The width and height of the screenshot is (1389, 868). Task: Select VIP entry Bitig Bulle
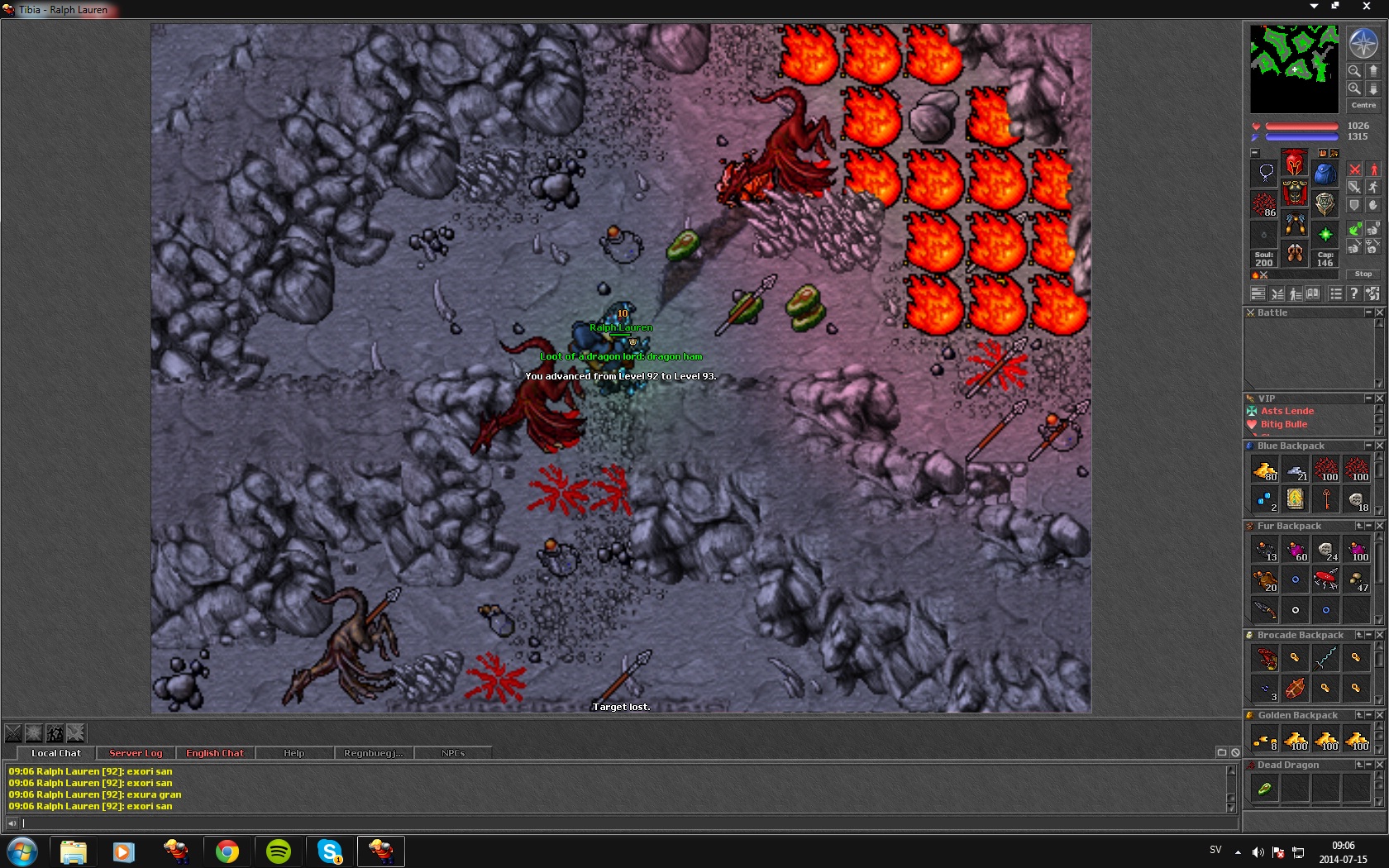pyautogui.click(x=1283, y=424)
